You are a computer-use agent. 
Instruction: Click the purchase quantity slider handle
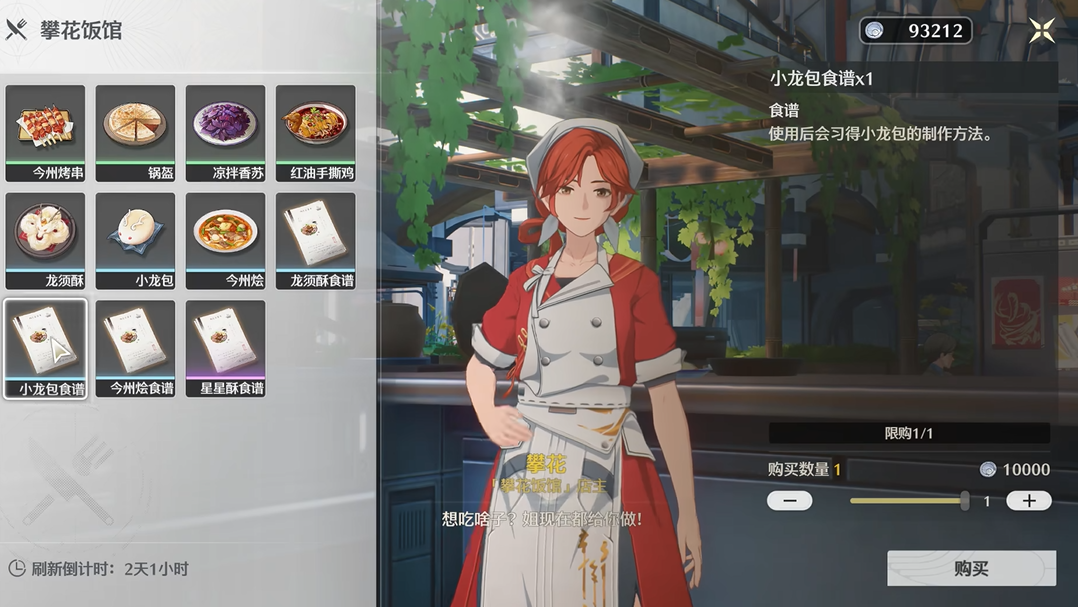pos(964,501)
